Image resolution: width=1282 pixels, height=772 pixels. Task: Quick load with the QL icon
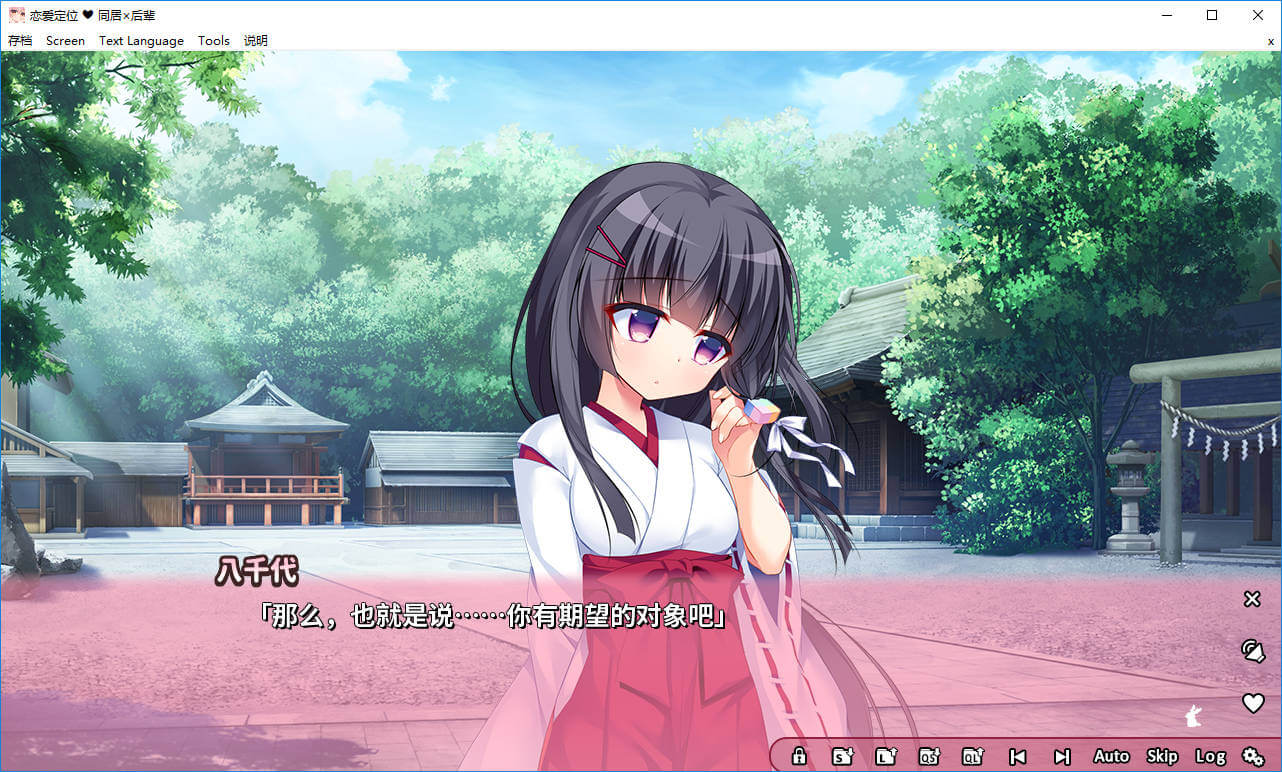pos(973,756)
